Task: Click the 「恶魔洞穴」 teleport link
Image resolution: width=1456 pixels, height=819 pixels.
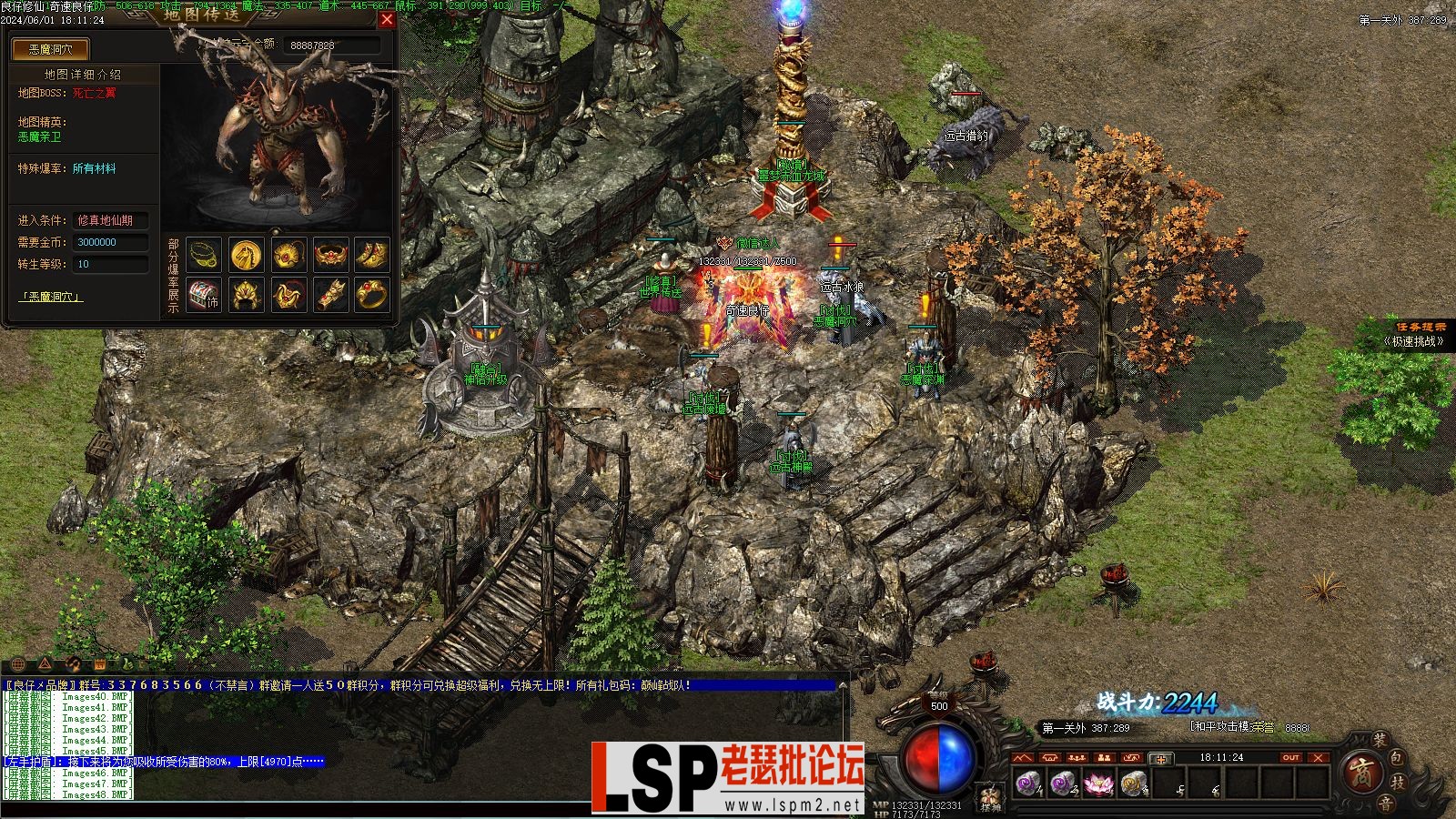Action: [51, 297]
